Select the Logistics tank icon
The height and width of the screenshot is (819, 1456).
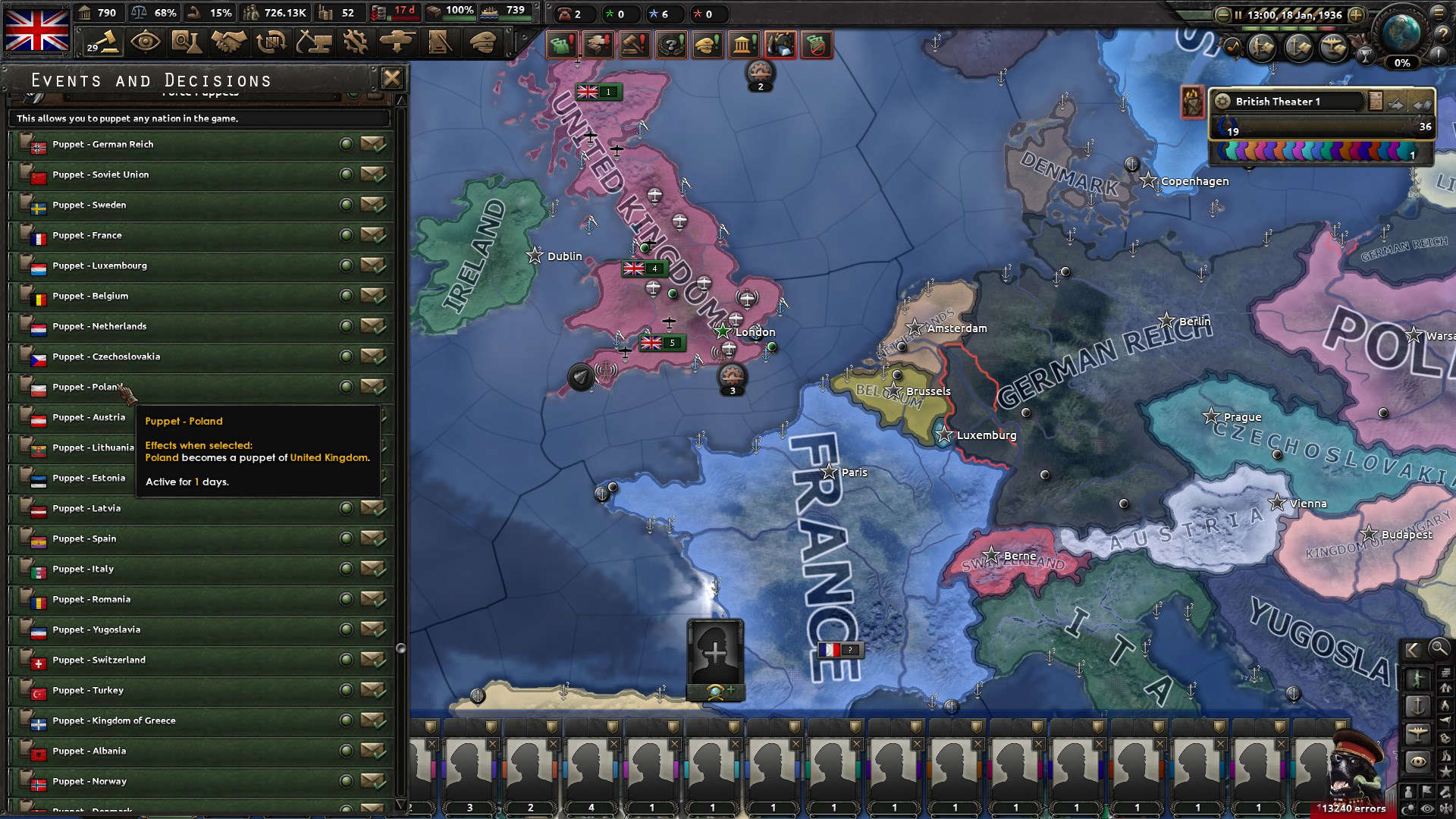(397, 42)
